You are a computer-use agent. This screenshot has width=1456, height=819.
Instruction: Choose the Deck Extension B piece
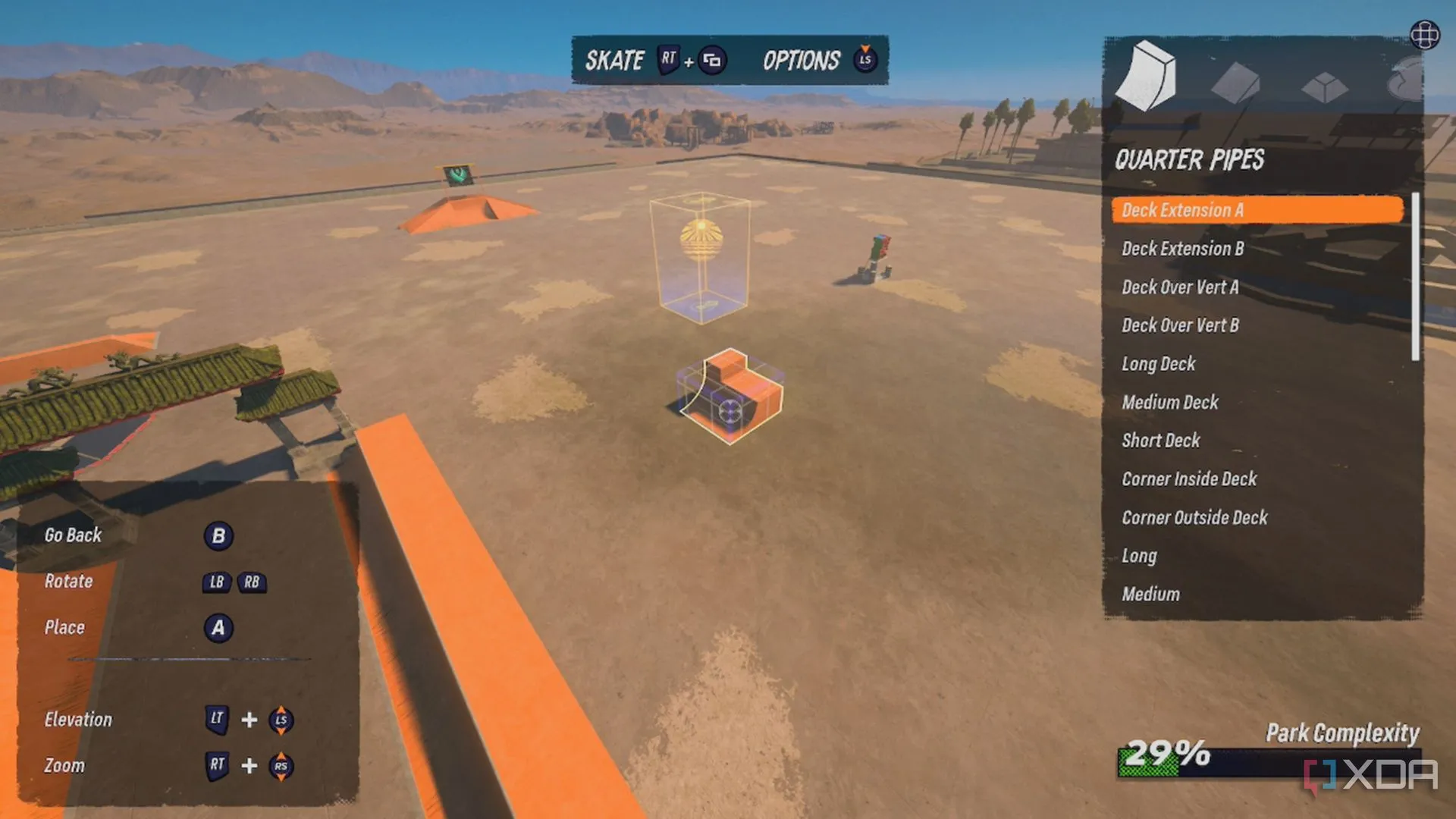1182,249
